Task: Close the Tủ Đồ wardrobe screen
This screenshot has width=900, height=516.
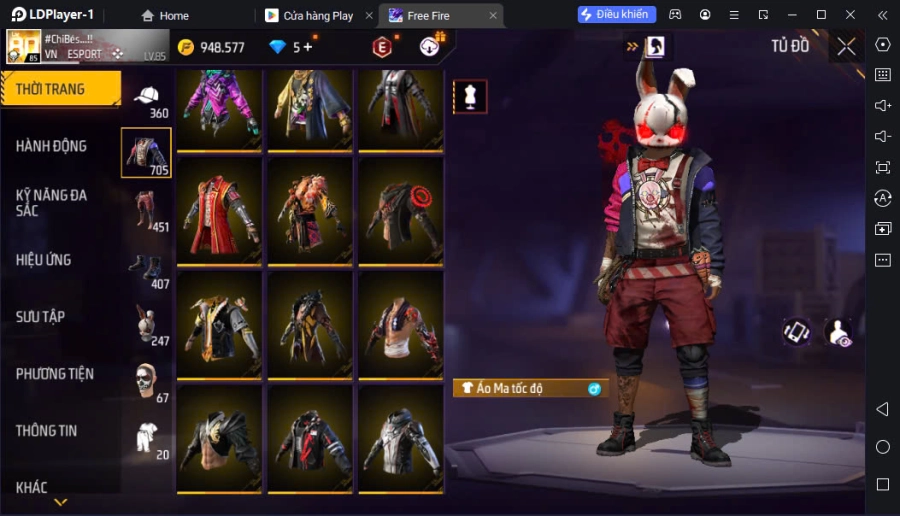Action: point(847,46)
